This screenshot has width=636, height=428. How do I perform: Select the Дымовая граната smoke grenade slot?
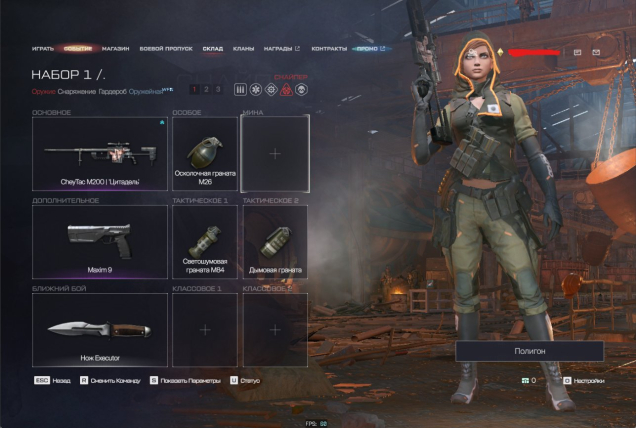coord(275,241)
